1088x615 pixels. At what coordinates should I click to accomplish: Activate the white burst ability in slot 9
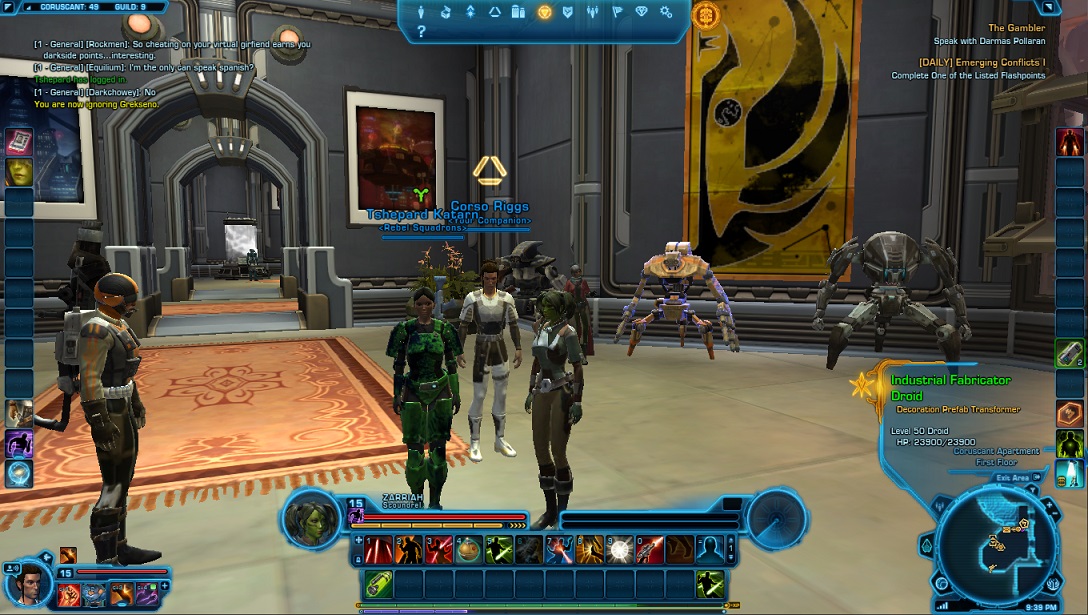point(620,549)
